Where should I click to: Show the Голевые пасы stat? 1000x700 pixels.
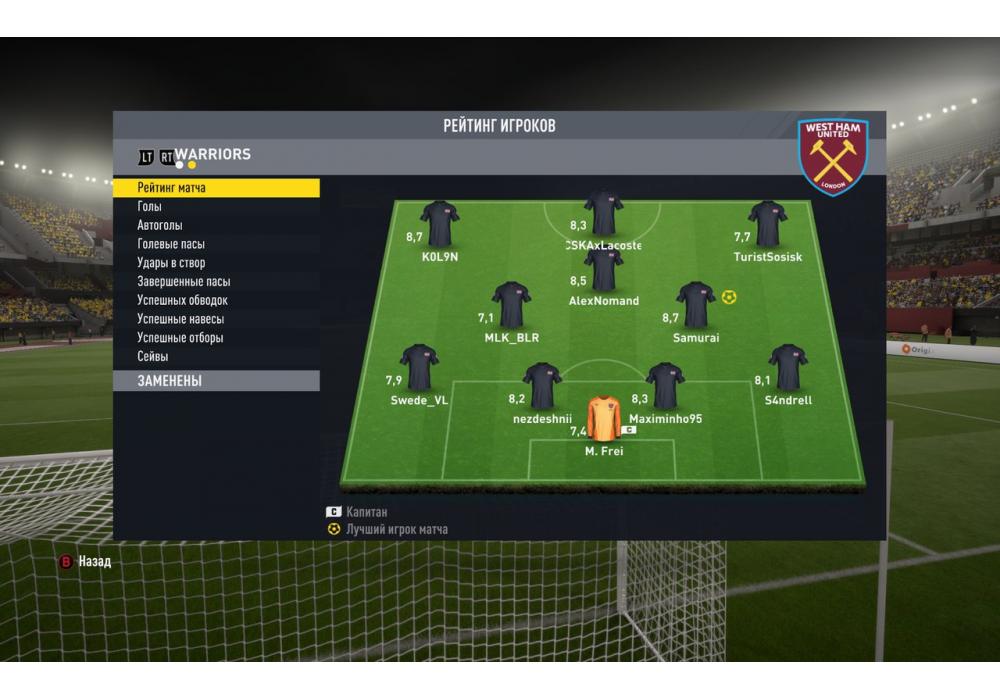click(x=171, y=244)
